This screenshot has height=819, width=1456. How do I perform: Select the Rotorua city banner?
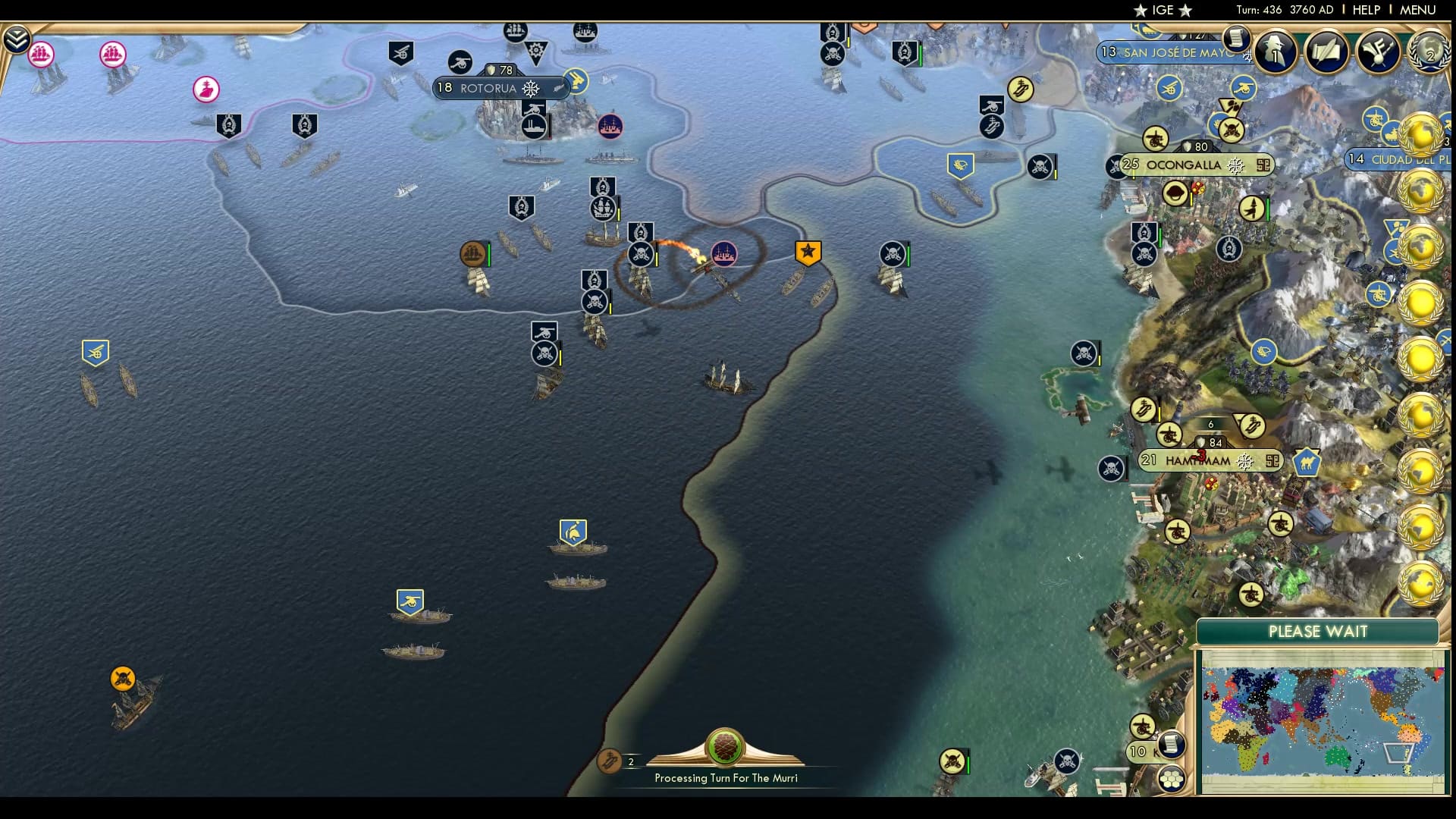click(x=500, y=88)
